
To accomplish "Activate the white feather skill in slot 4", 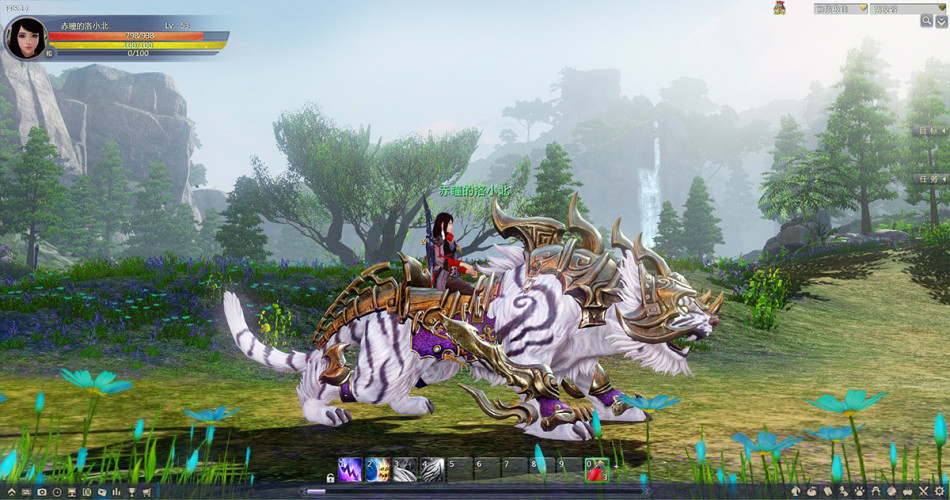I will pyautogui.click(x=432, y=469).
